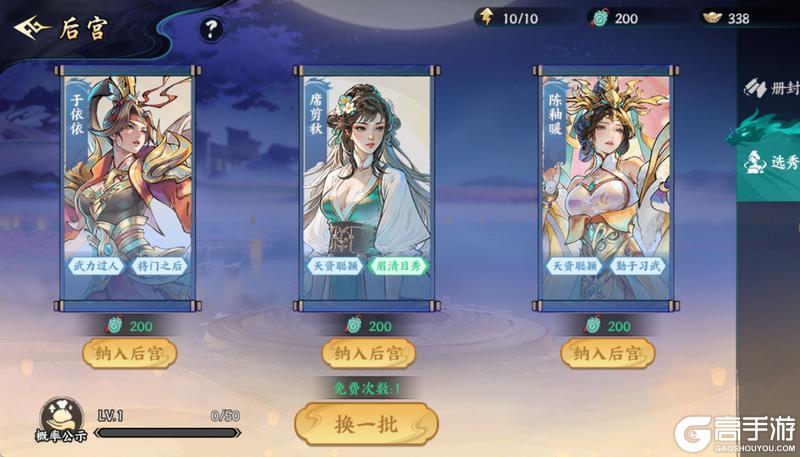Go back from the 后宫 screen
This screenshot has width=800, height=457.
point(31,28)
